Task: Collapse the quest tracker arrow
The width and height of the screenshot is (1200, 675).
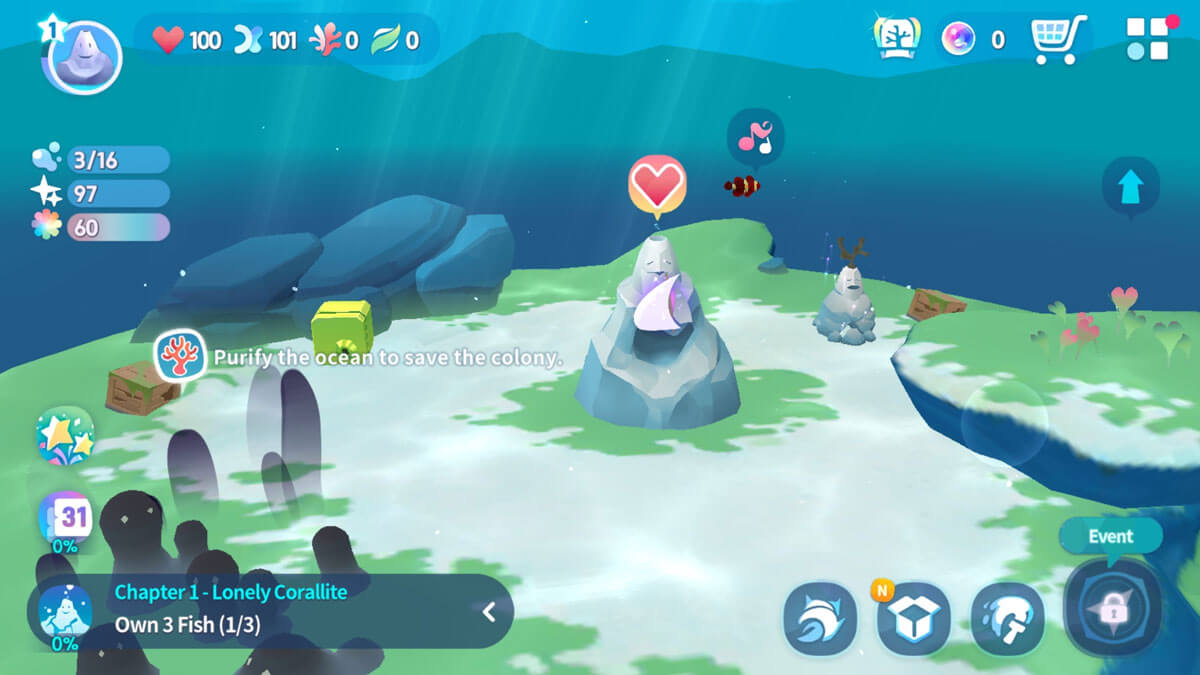Action: click(x=489, y=612)
